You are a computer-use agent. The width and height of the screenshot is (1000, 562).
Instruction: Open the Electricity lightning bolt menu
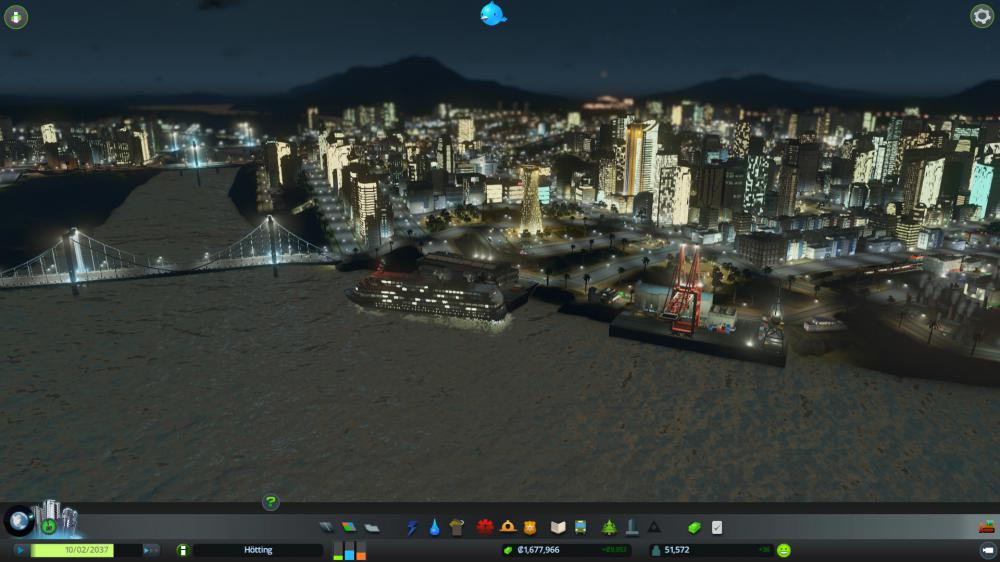[x=412, y=527]
